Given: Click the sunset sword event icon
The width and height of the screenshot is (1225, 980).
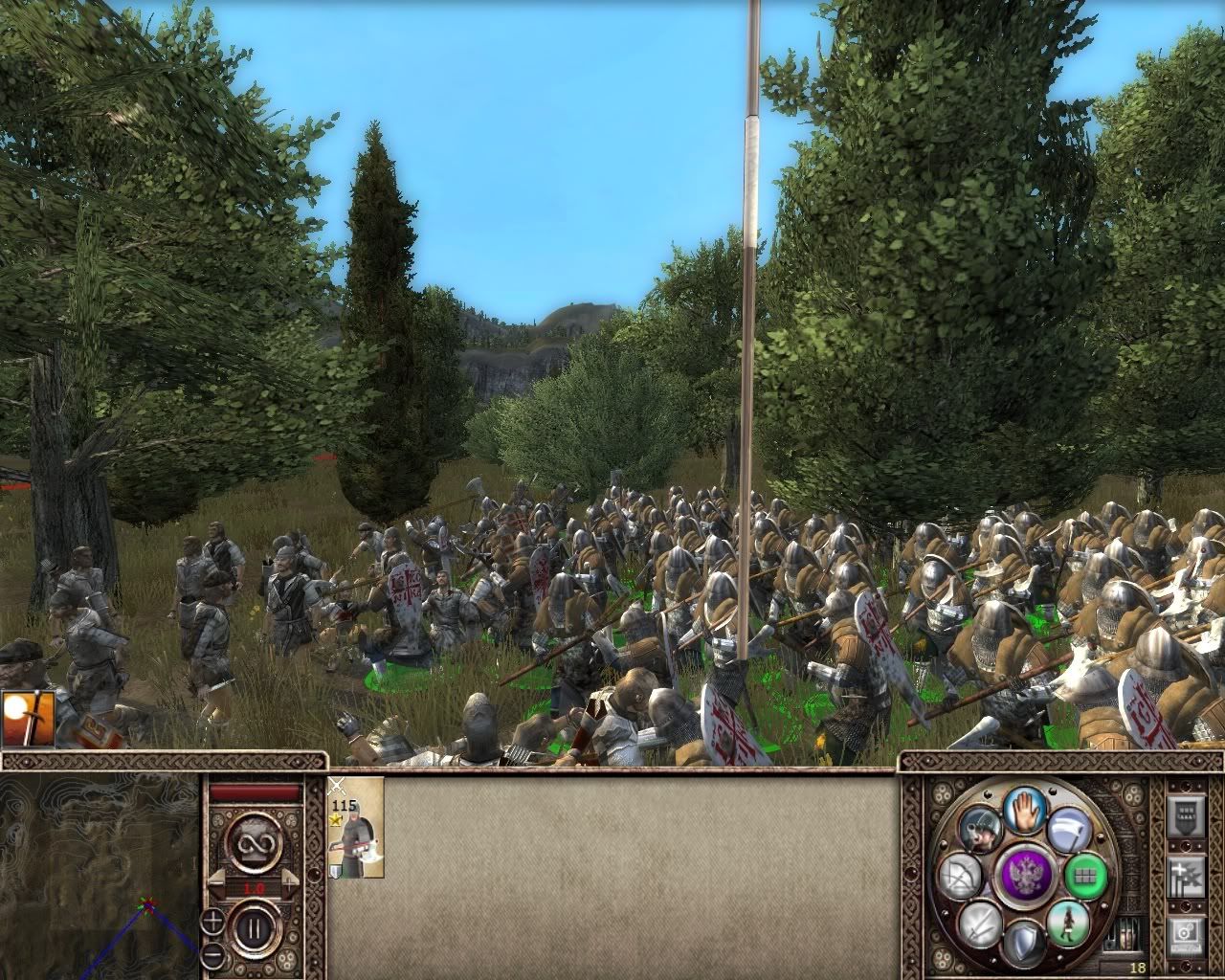Looking at the screenshot, I should pos(28,719).
